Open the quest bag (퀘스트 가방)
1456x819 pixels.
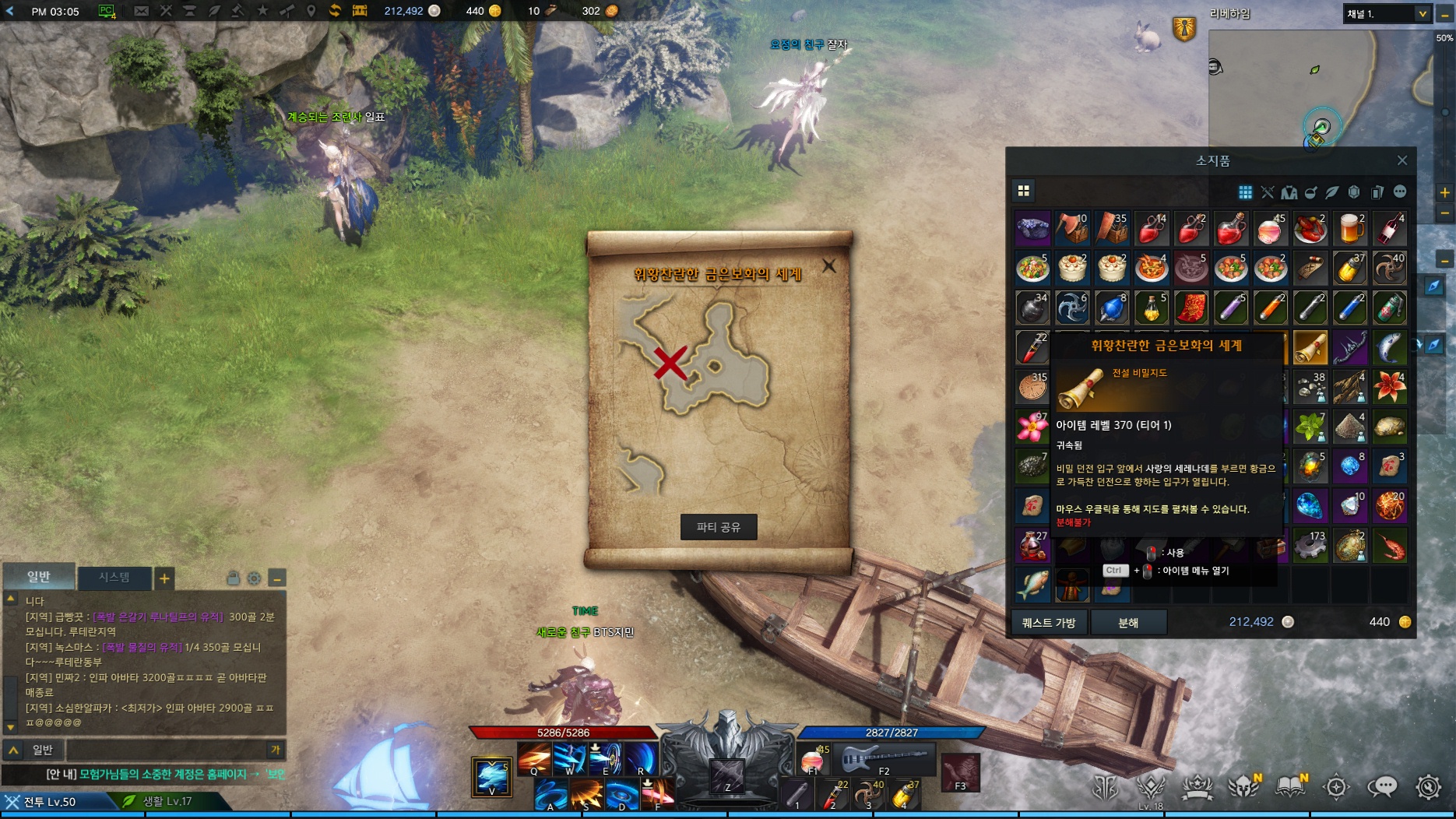1048,622
